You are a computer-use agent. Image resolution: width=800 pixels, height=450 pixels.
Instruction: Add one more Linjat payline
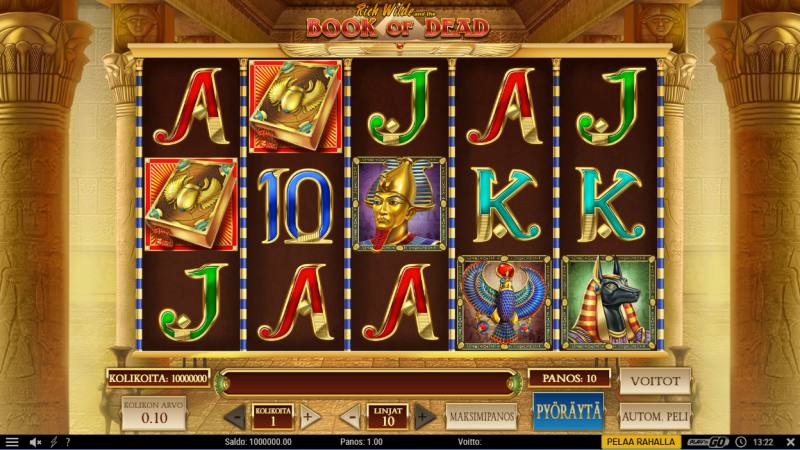pyautogui.click(x=424, y=415)
